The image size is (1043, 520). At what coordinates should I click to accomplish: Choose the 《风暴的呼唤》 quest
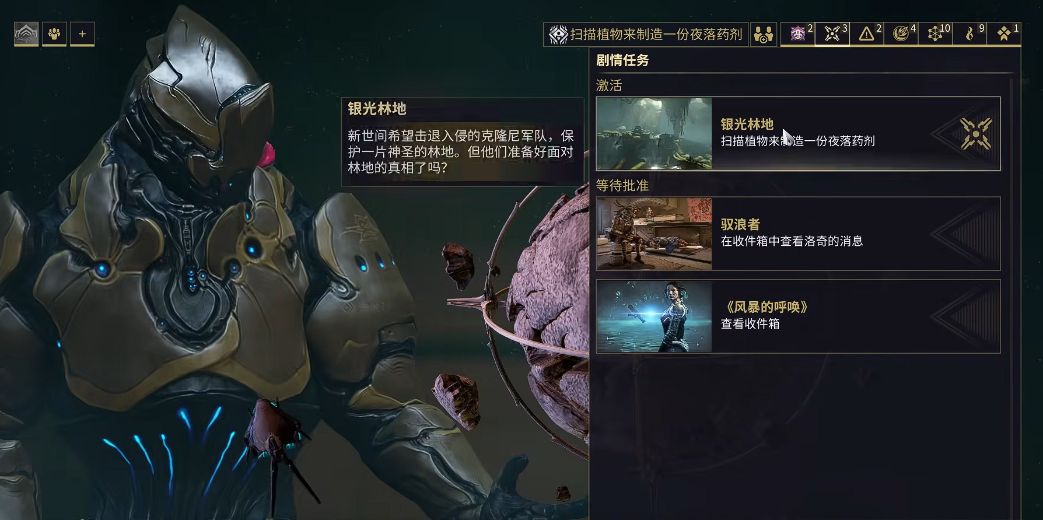[x=798, y=316]
